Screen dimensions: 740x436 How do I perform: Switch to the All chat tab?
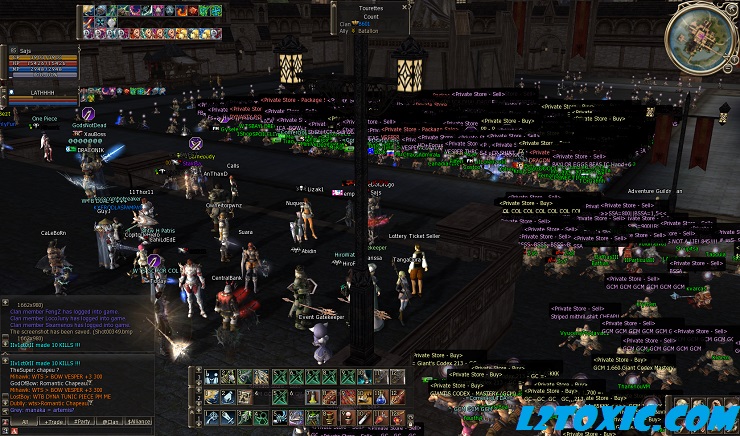click(x=24, y=422)
